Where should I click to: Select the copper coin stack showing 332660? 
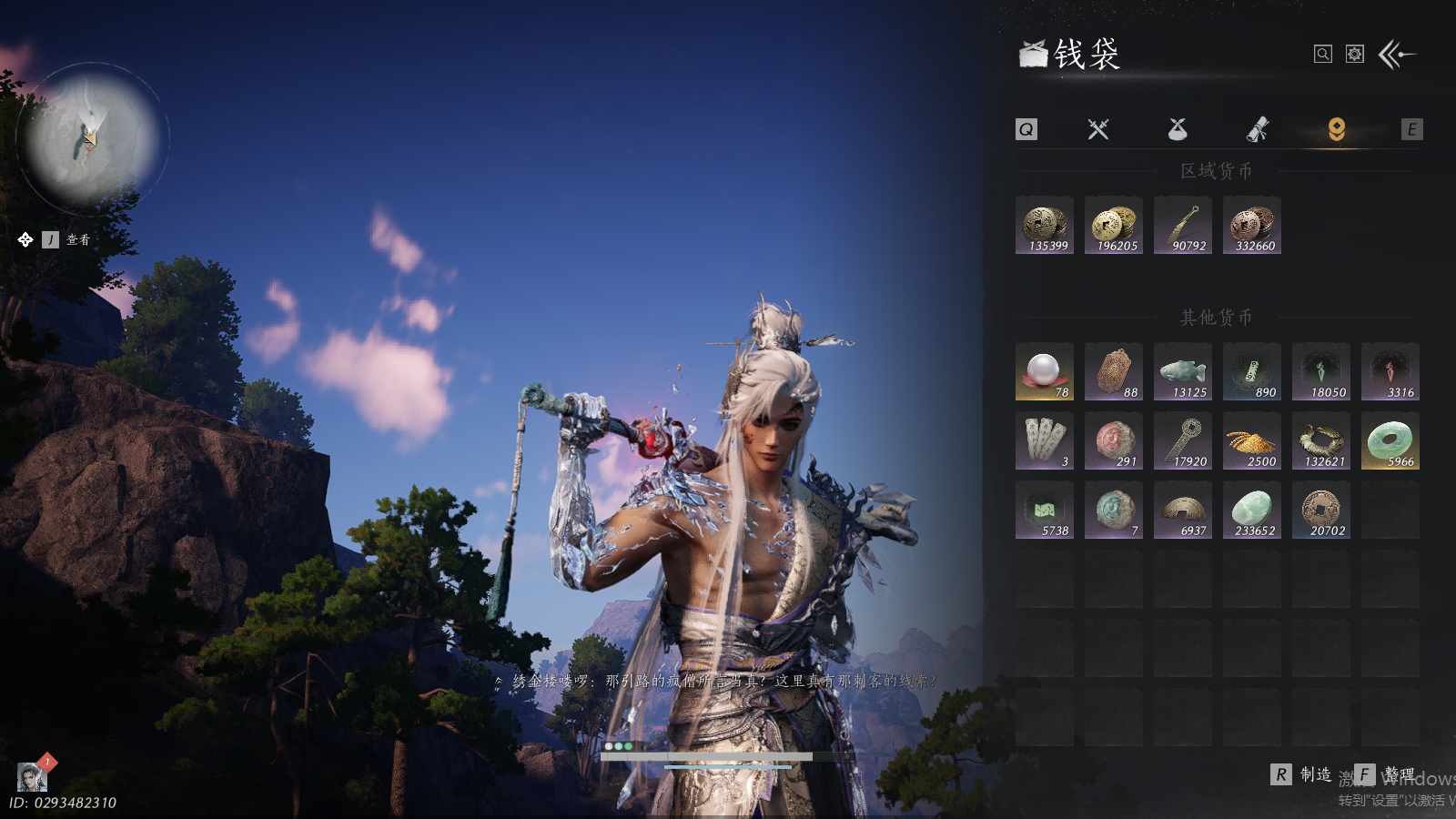[1252, 226]
